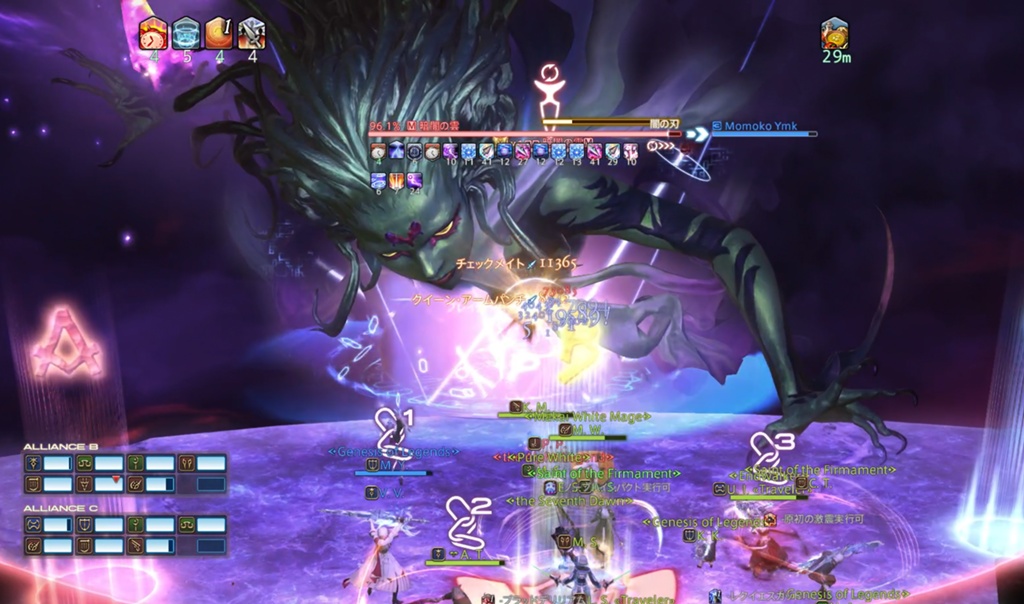Select the blue barrier ring status icon
Viewport: 1024px width, 604px height.
186,33
